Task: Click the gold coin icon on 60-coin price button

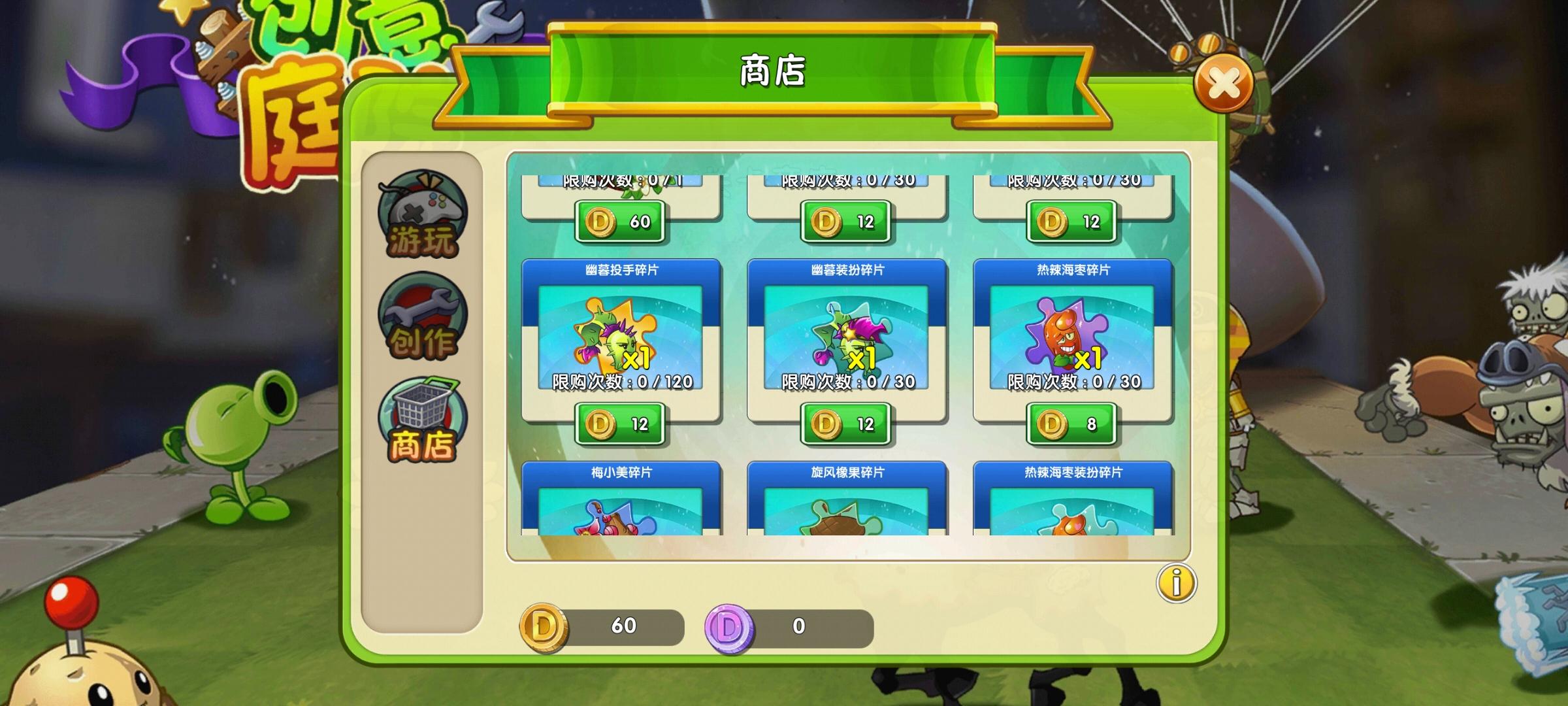Action: [x=602, y=222]
